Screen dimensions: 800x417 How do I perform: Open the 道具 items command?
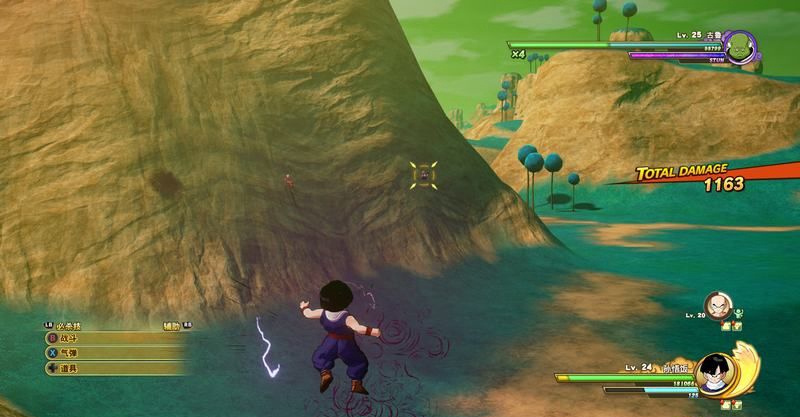pyautogui.click(x=68, y=368)
